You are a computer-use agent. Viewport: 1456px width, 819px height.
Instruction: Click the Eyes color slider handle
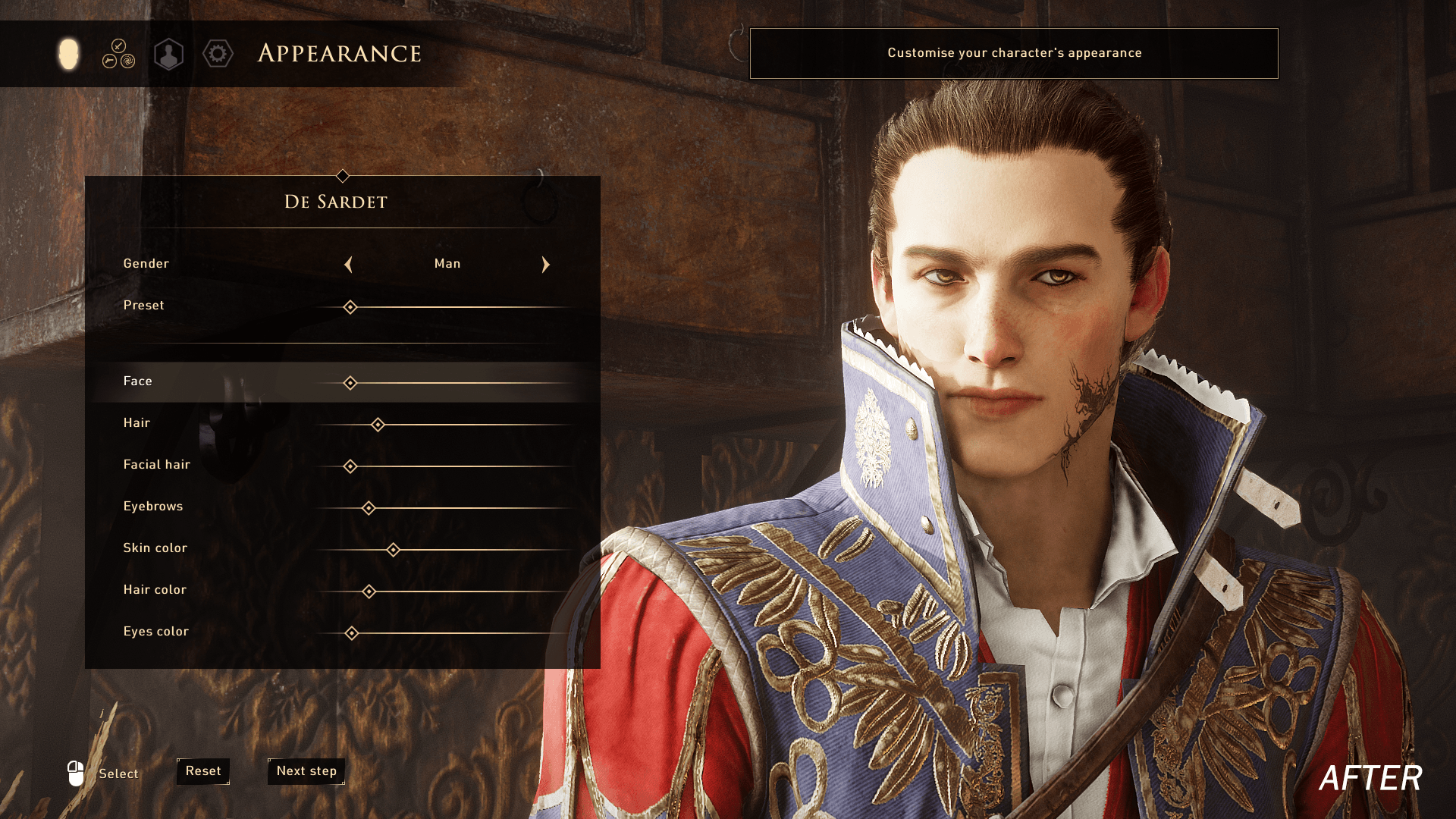pyautogui.click(x=351, y=633)
